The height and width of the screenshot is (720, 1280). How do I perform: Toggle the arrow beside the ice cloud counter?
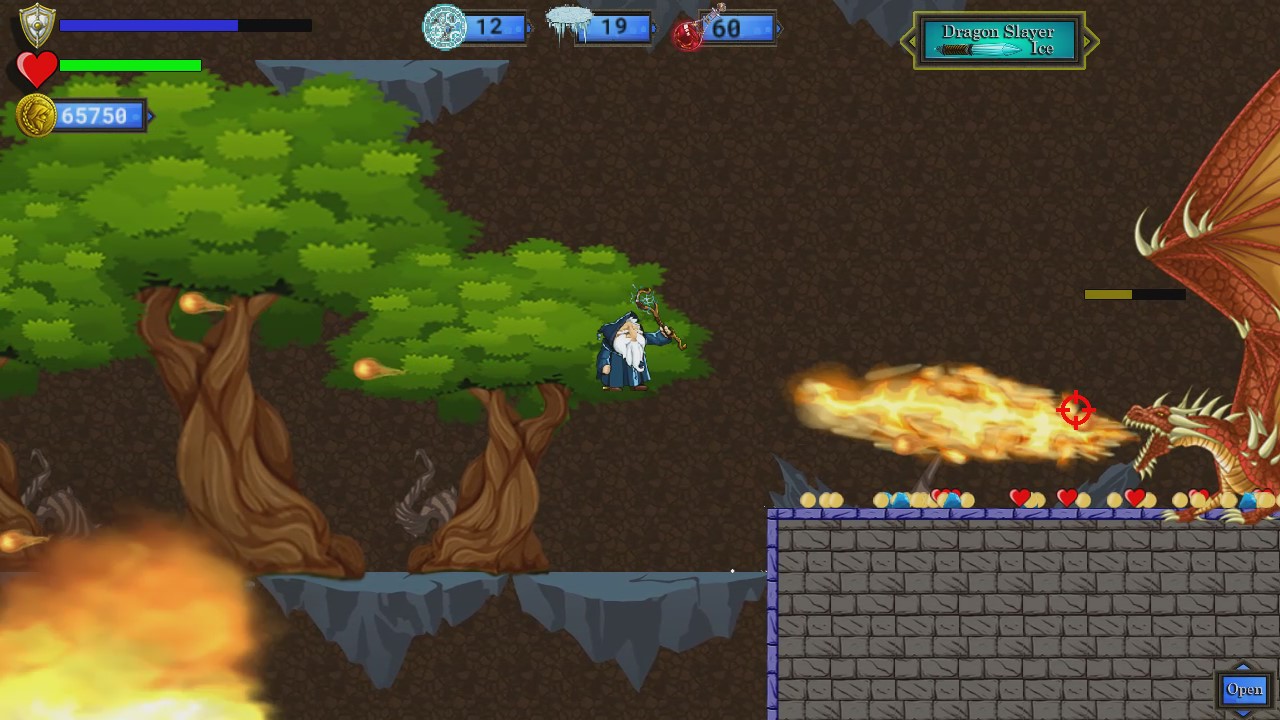[652, 28]
